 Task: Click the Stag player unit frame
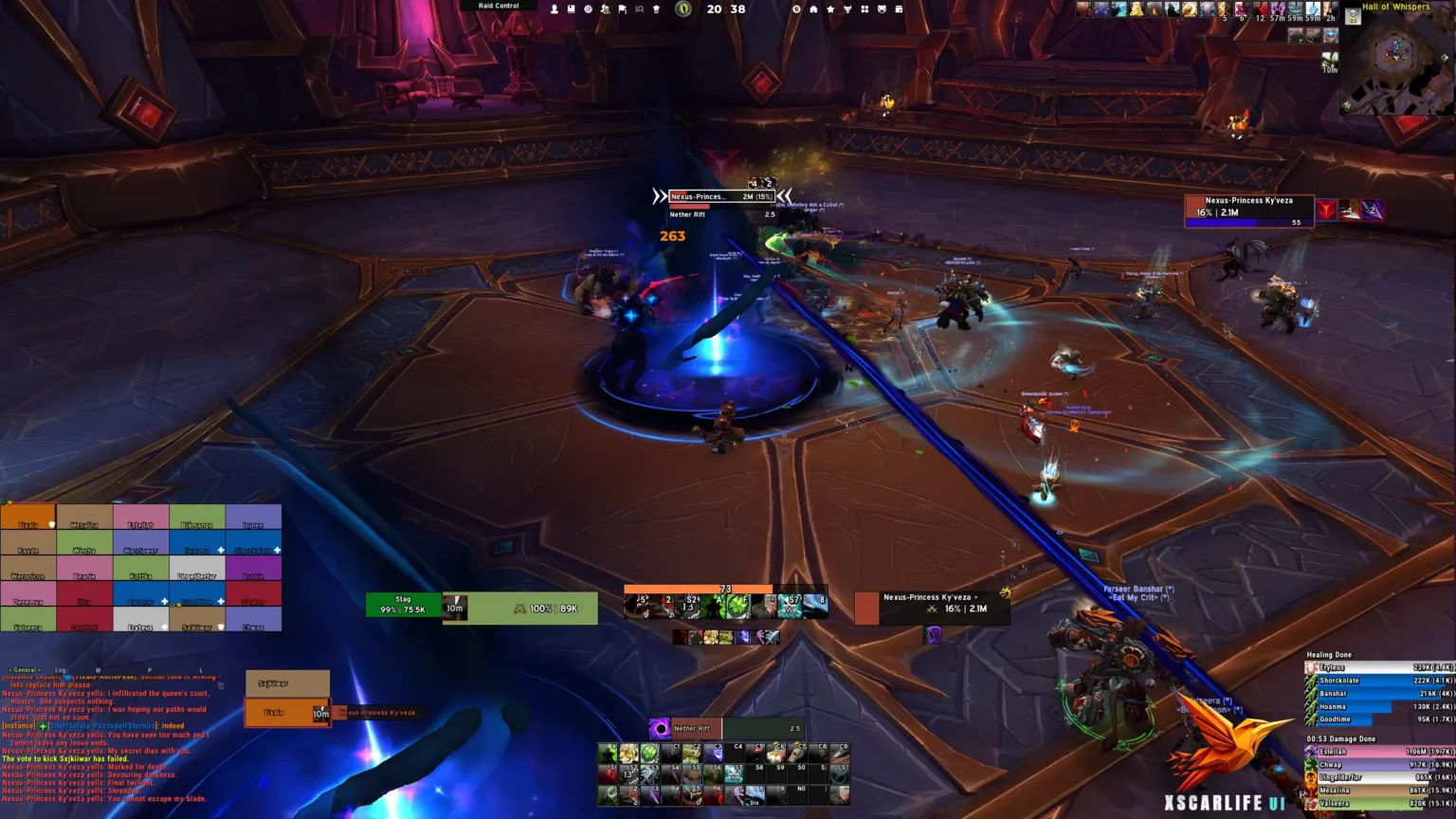404,605
